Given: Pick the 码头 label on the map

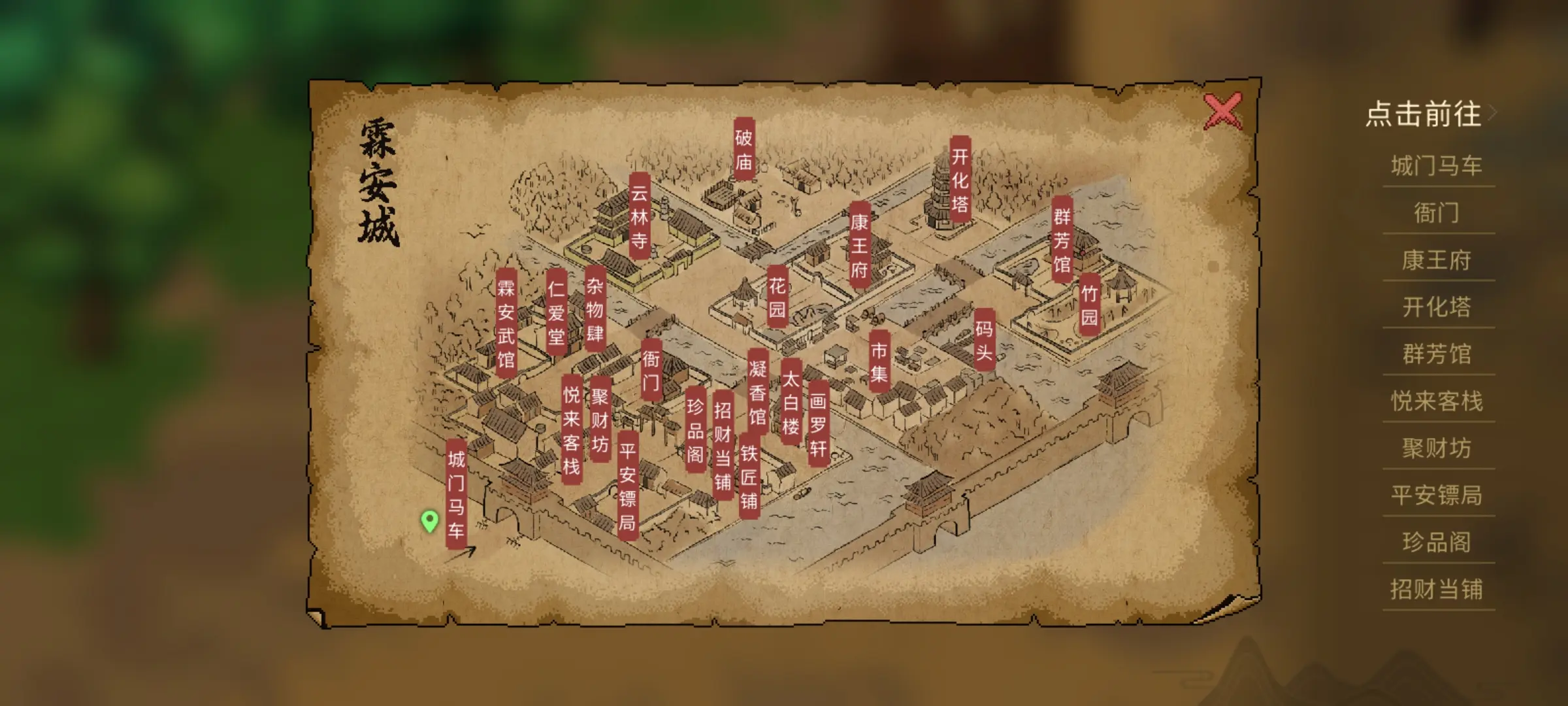Looking at the screenshot, I should [984, 340].
